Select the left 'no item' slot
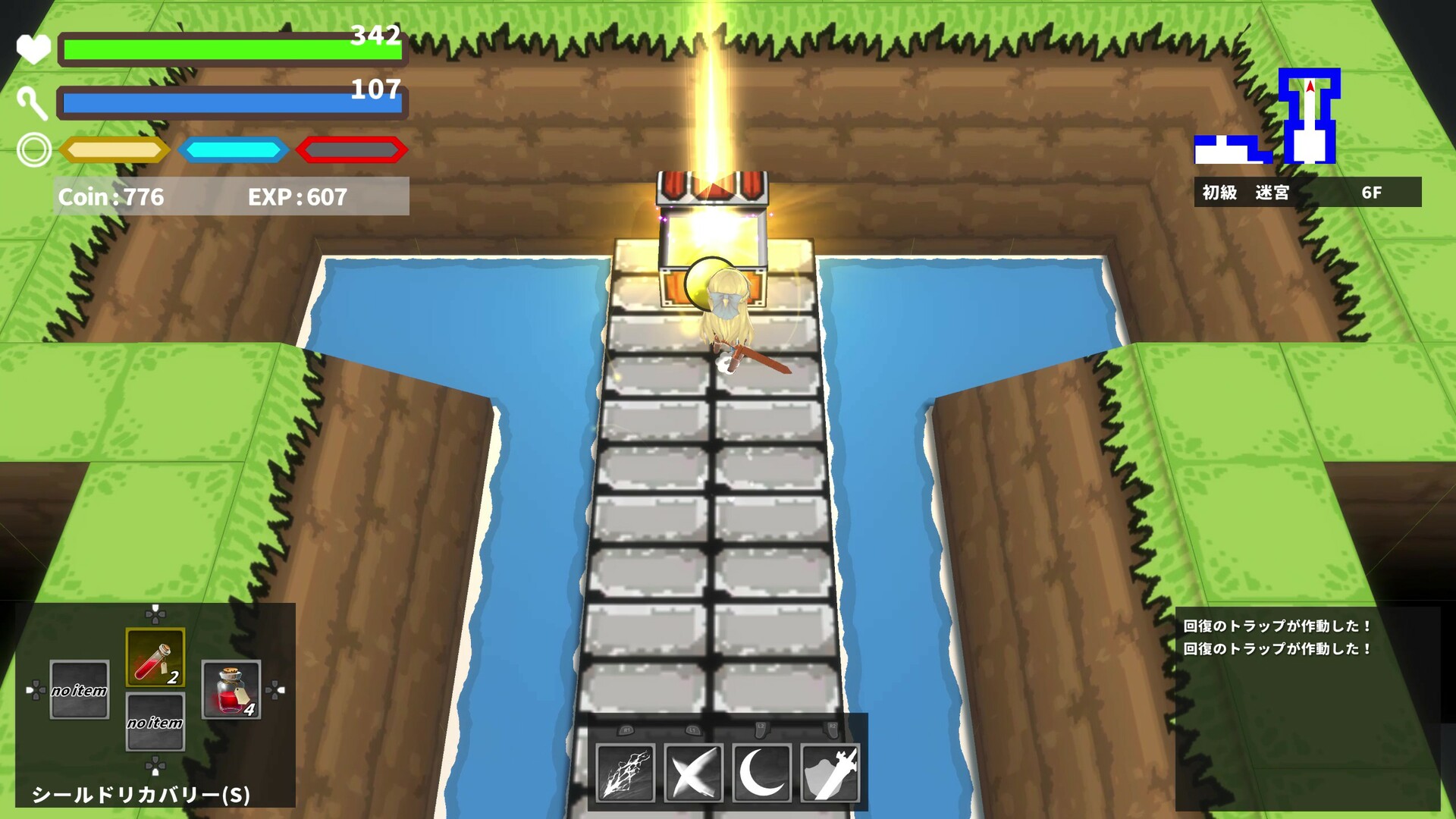Screen dimensions: 1456x819 point(78,691)
